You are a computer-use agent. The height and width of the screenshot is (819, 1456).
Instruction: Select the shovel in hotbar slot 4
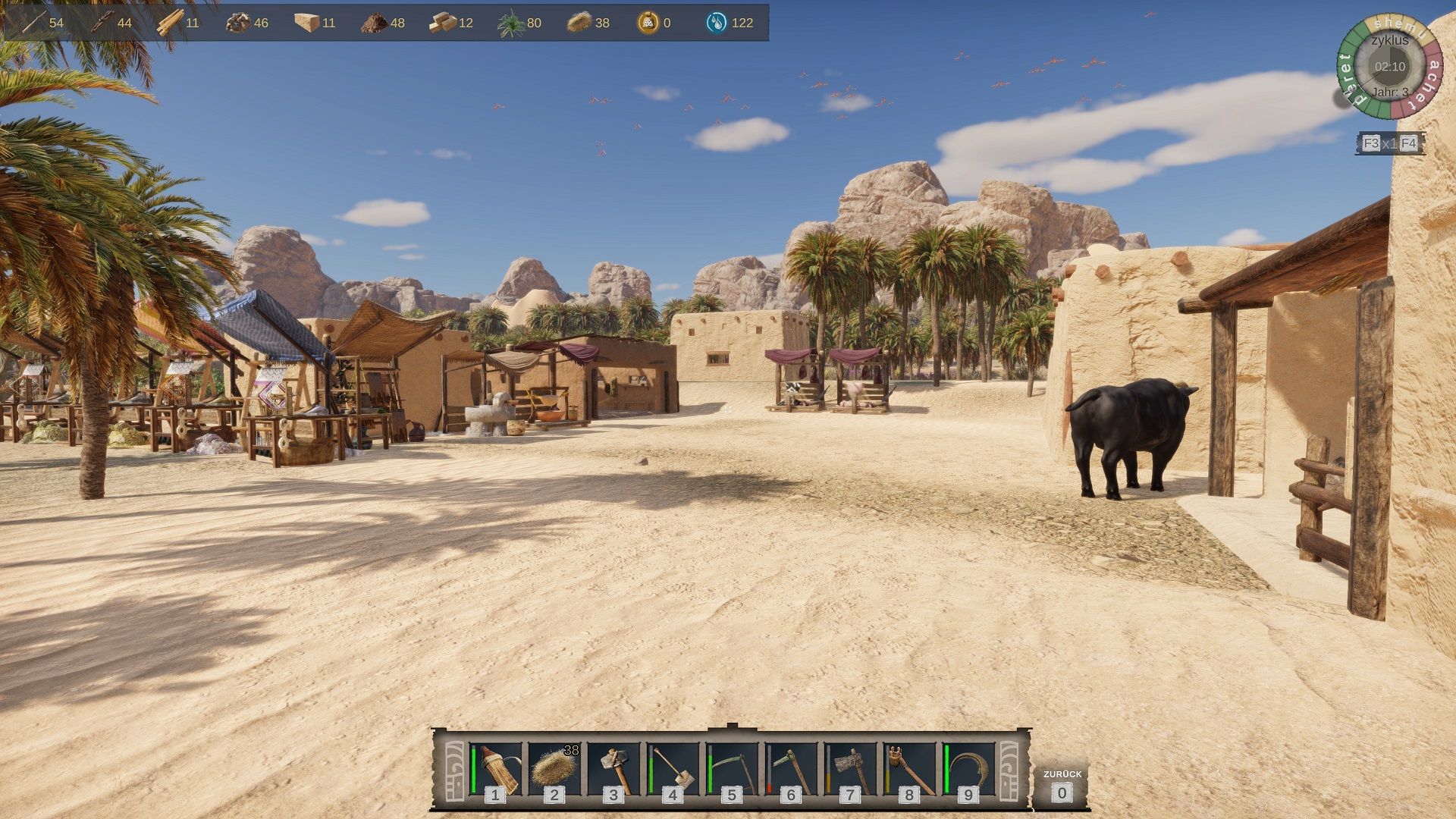(673, 770)
